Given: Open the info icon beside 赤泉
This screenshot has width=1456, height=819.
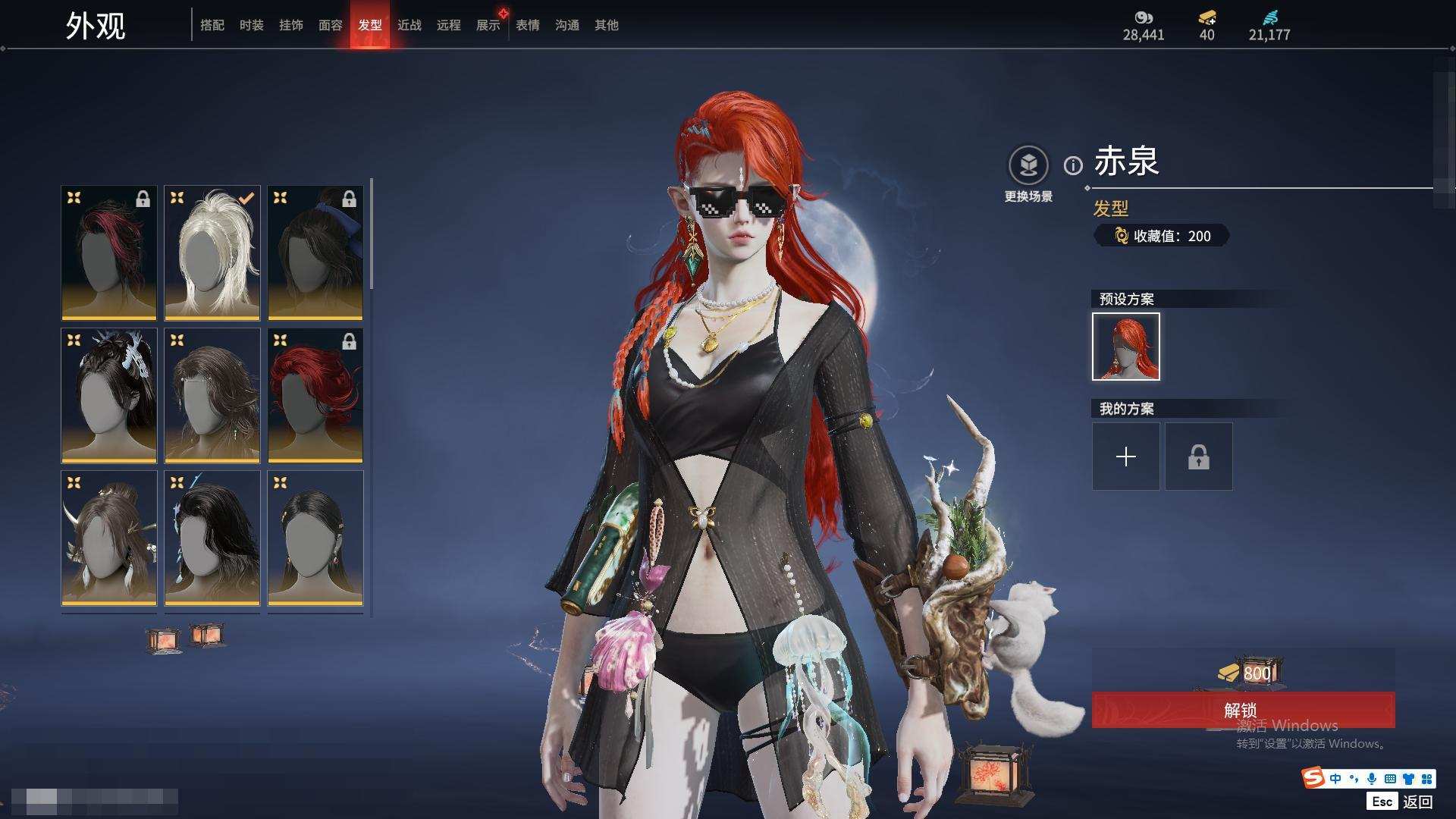Looking at the screenshot, I should coord(1073,165).
